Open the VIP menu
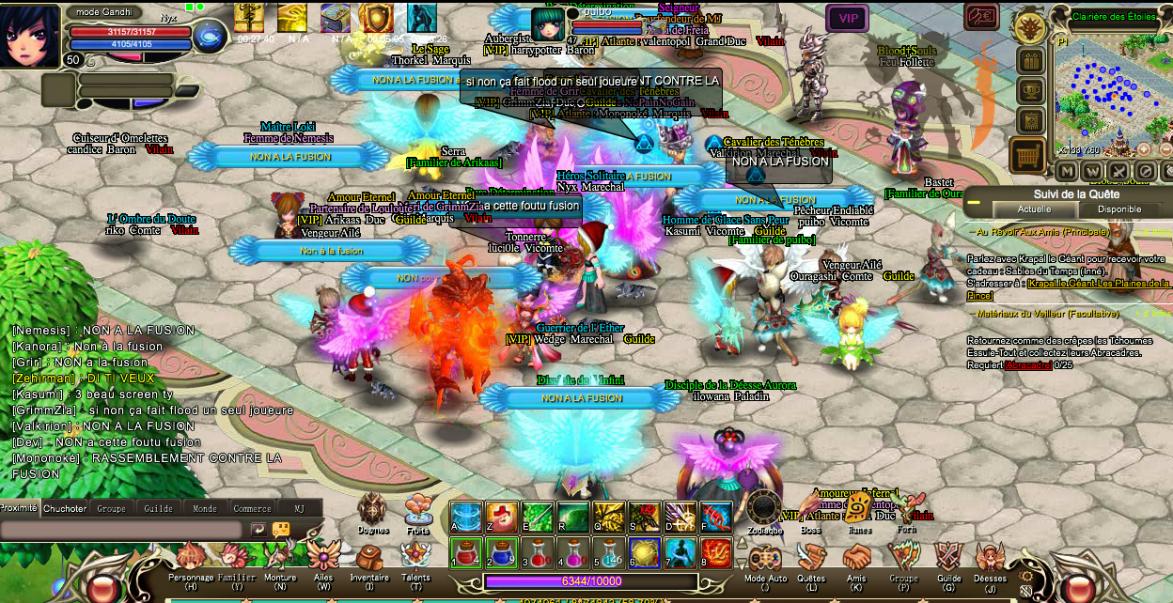This screenshot has height=603, width=1173. point(847,18)
